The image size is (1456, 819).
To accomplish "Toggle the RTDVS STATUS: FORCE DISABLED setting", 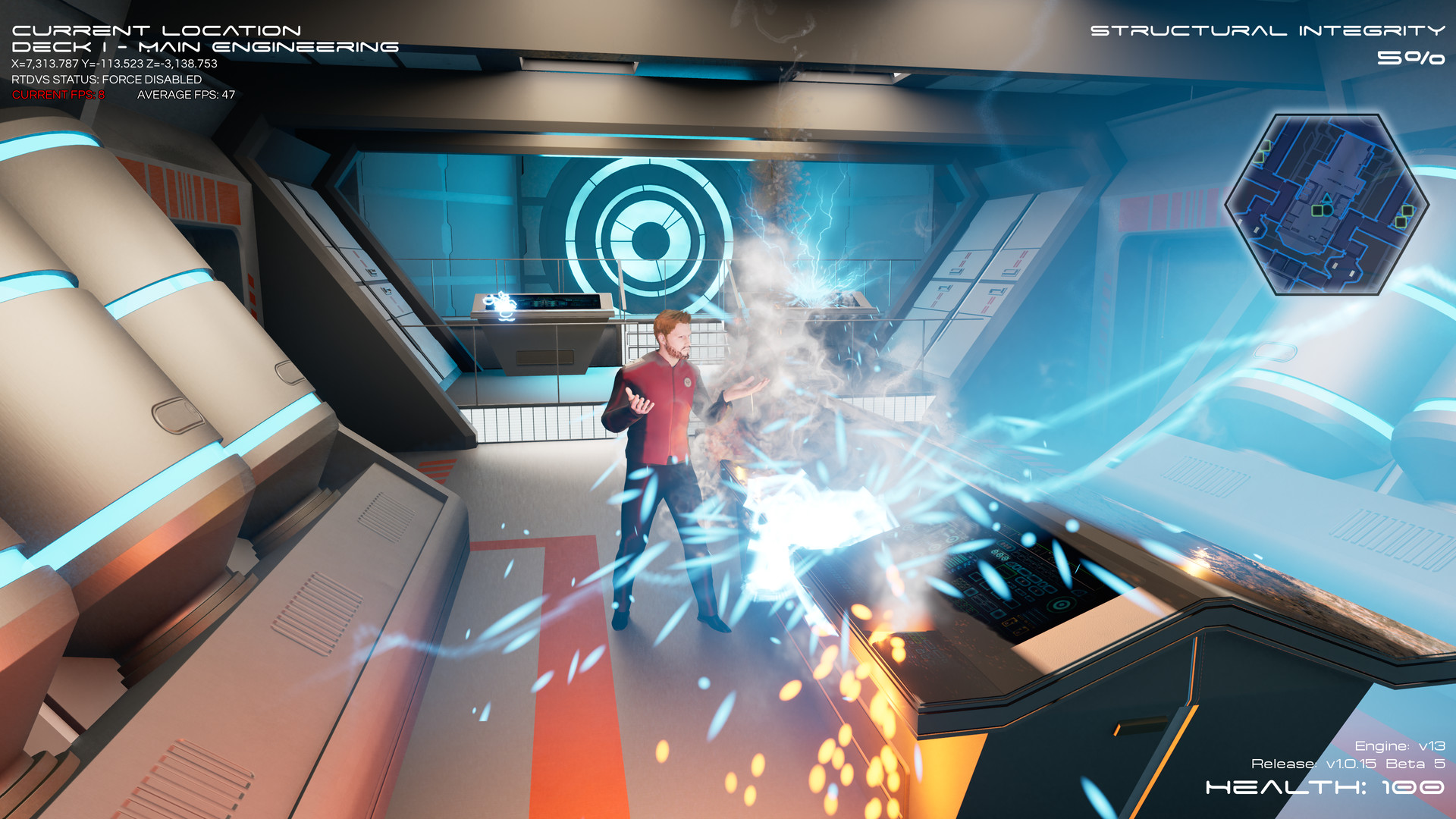I will point(106,79).
